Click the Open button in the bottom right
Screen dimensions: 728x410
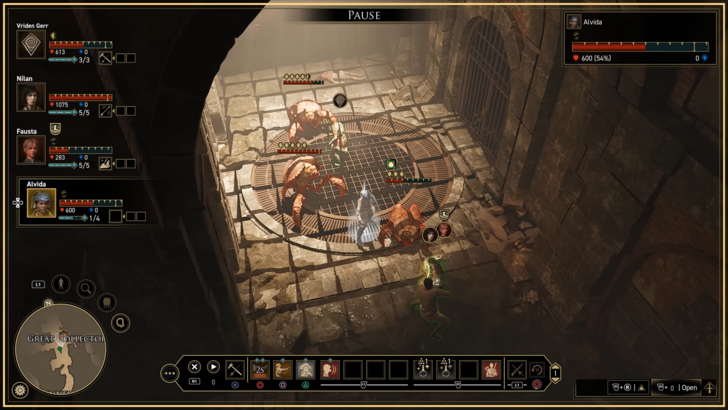[x=689, y=388]
